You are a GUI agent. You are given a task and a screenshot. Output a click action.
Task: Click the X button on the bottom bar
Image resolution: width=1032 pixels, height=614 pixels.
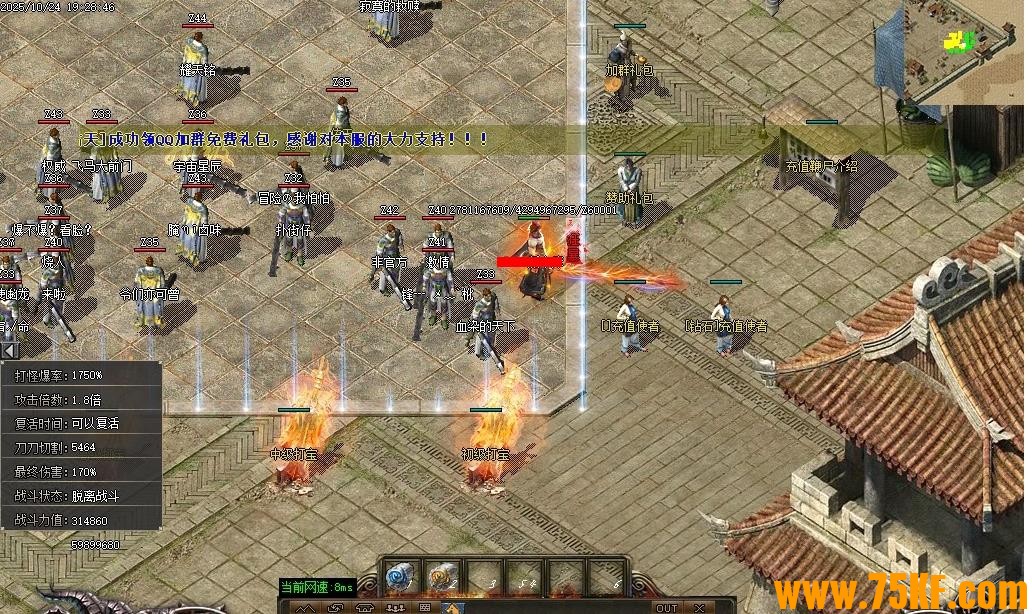coord(699,608)
